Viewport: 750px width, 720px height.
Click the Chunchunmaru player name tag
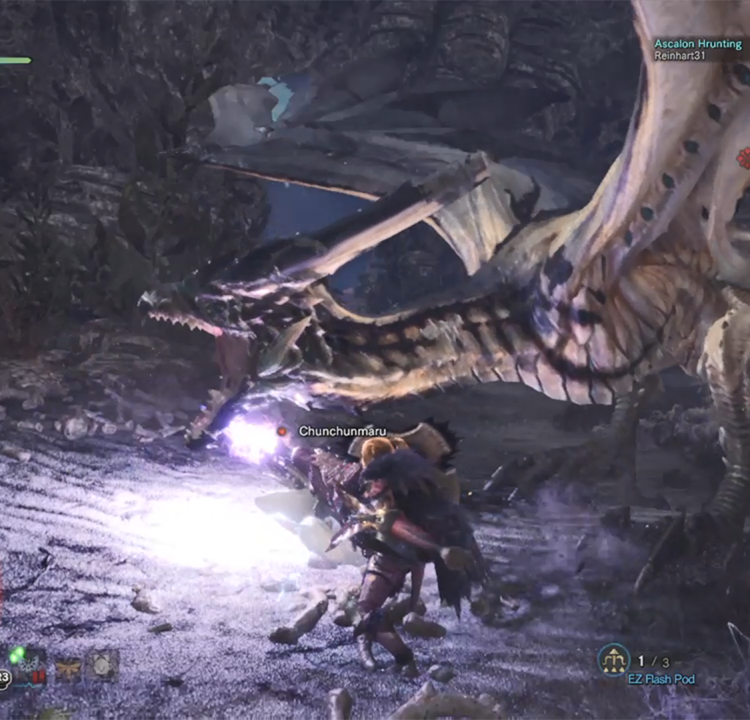(338, 431)
